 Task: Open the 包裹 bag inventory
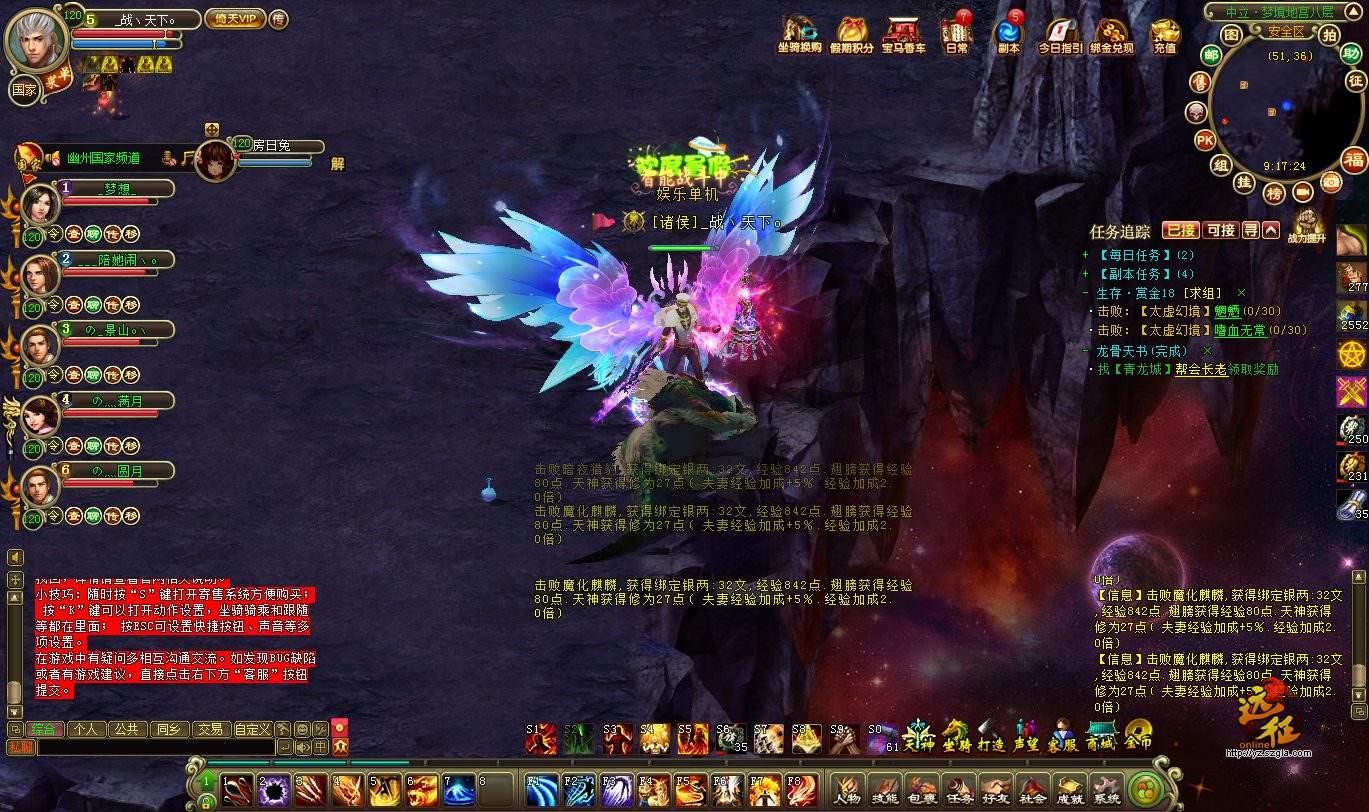click(x=921, y=788)
